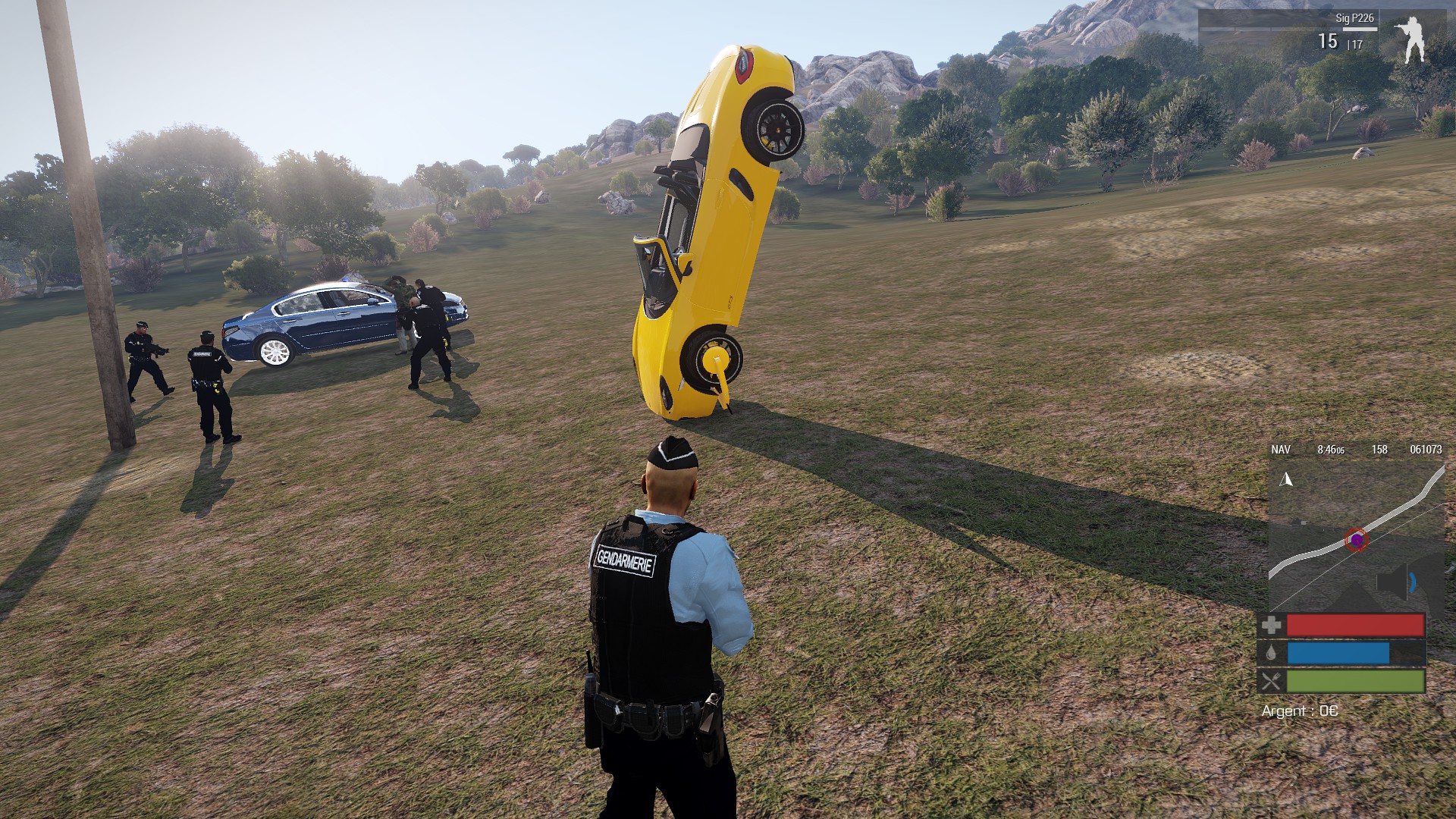This screenshot has width=1456, height=819.
Task: Click the Sig P226 weapon name
Action: [1354, 18]
